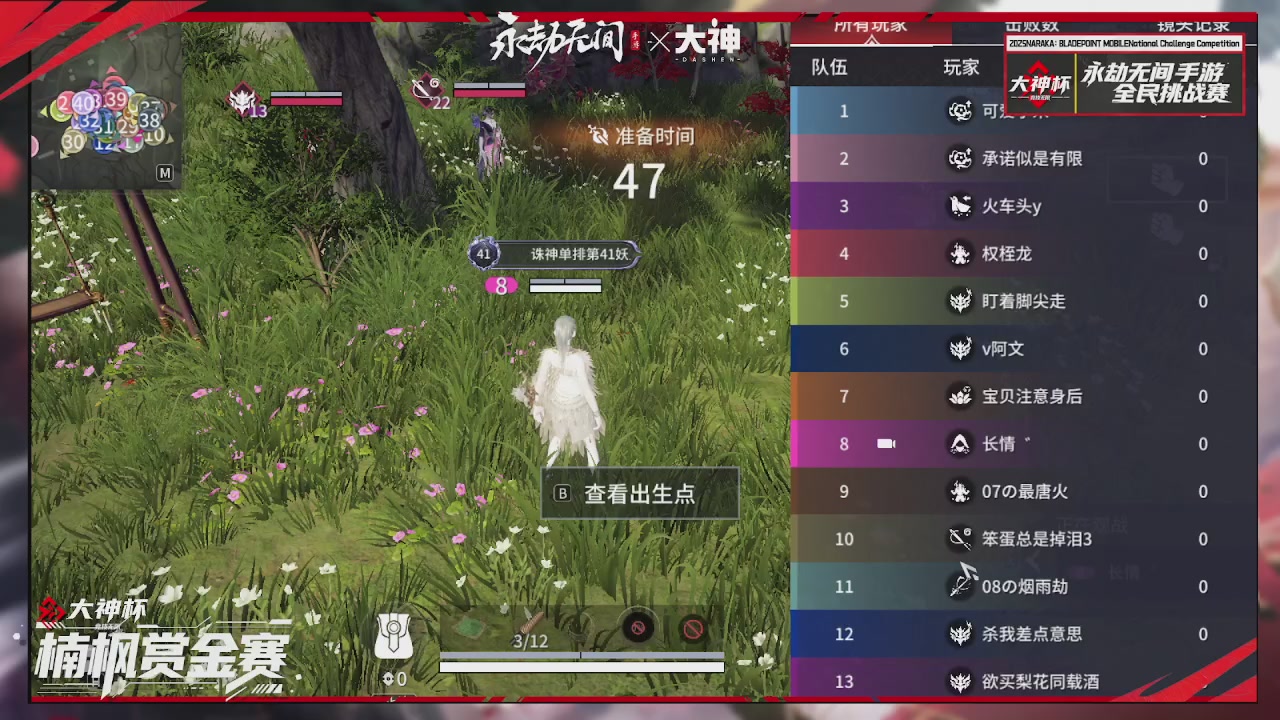Image resolution: width=1280 pixels, height=720 pixels.
Task: Click the level 41 badge on 诛神单排第41妖 banner
Action: [483, 254]
